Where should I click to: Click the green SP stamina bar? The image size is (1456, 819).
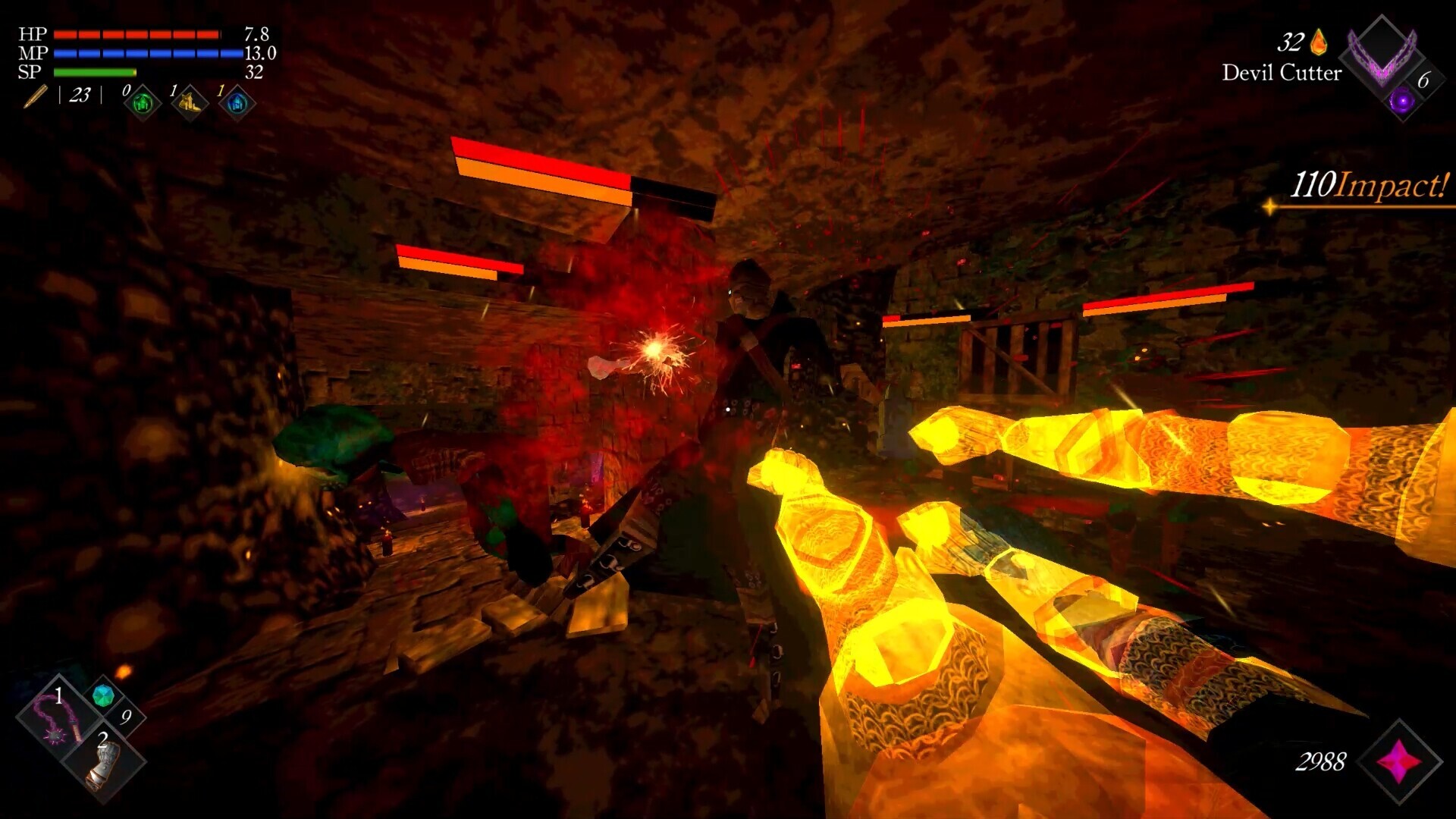93,72
